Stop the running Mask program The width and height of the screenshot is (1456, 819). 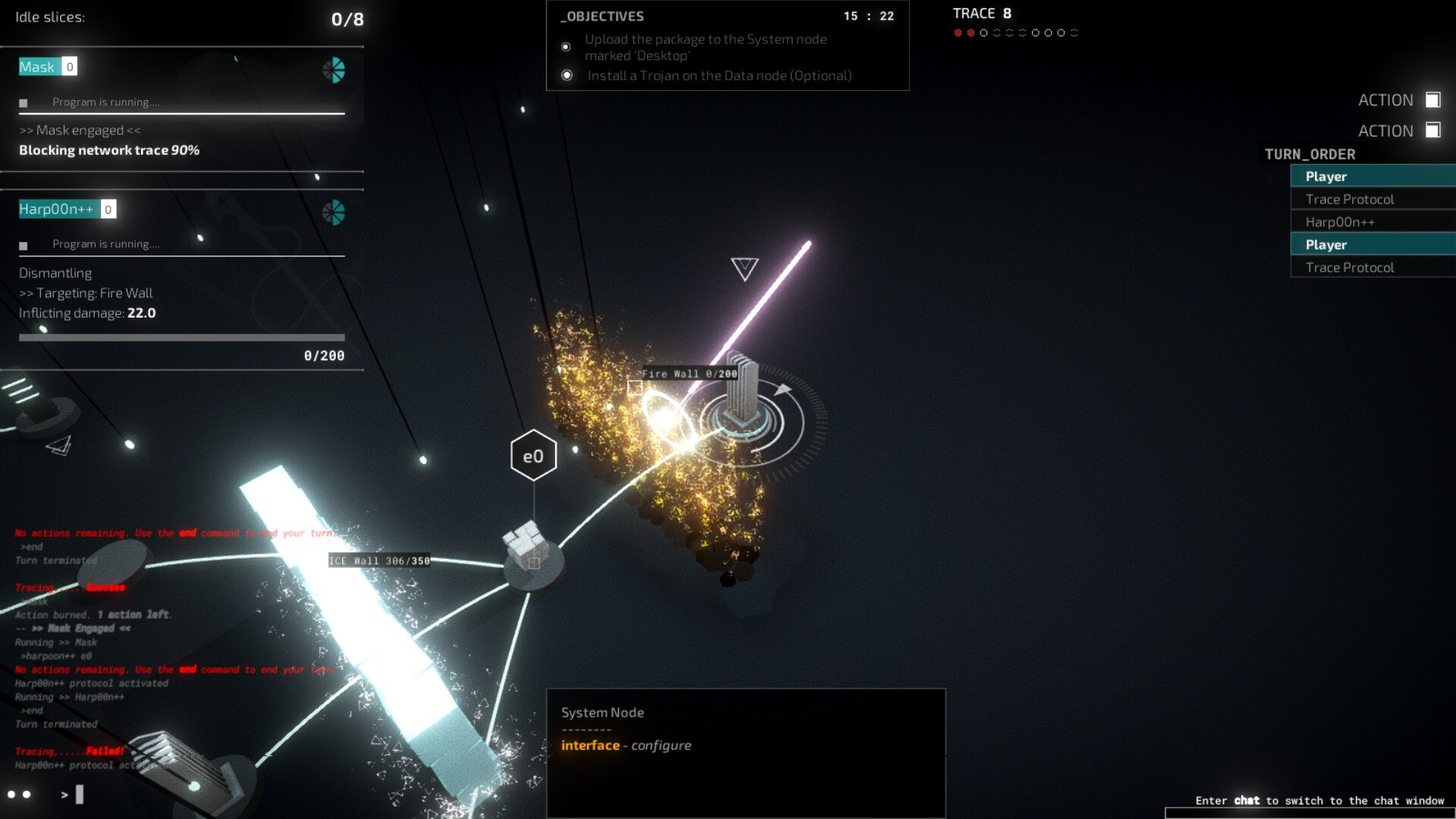tap(24, 103)
